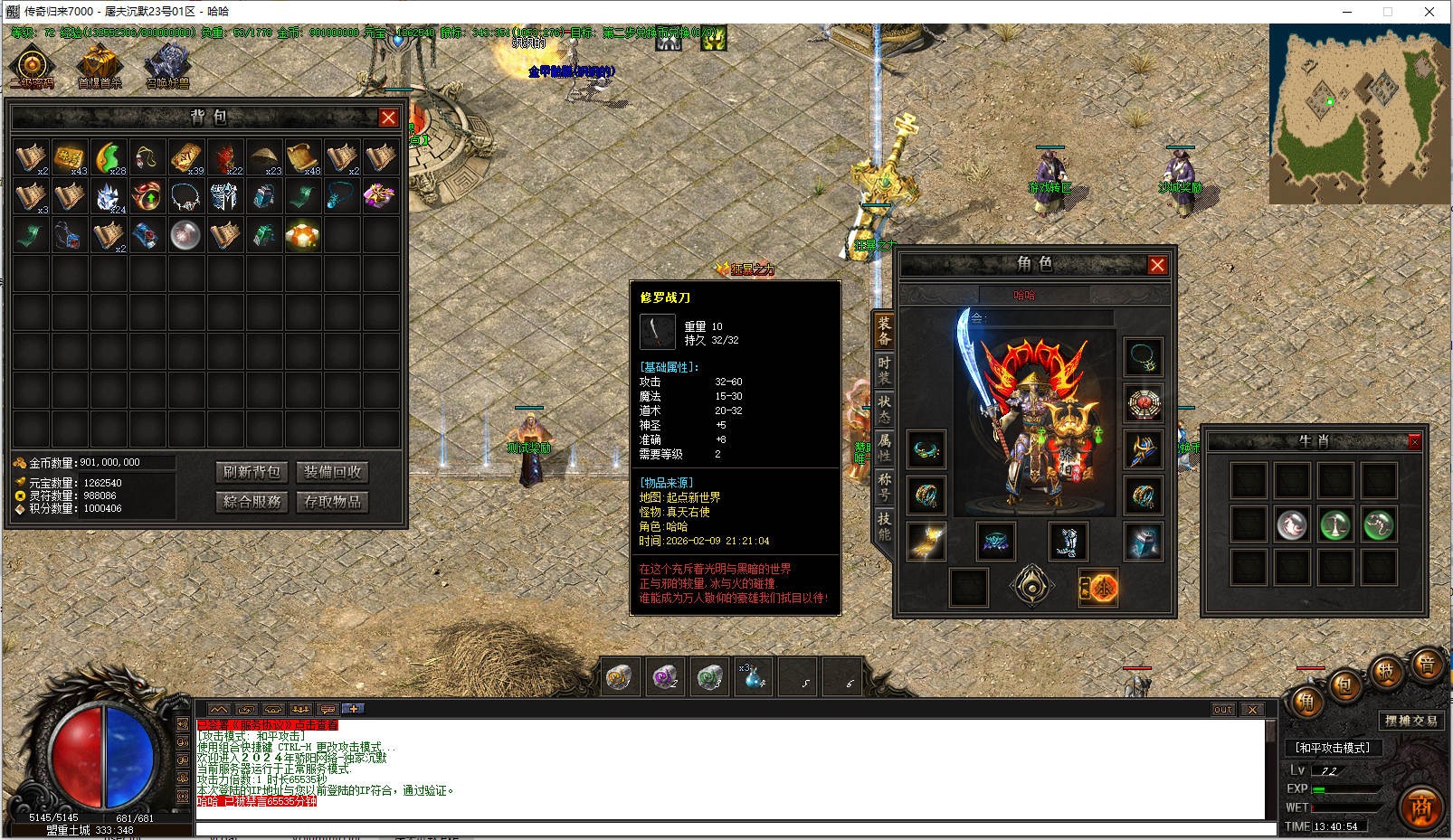Open the 首爆首杀 gift box icon
The image size is (1453, 840).
99,66
